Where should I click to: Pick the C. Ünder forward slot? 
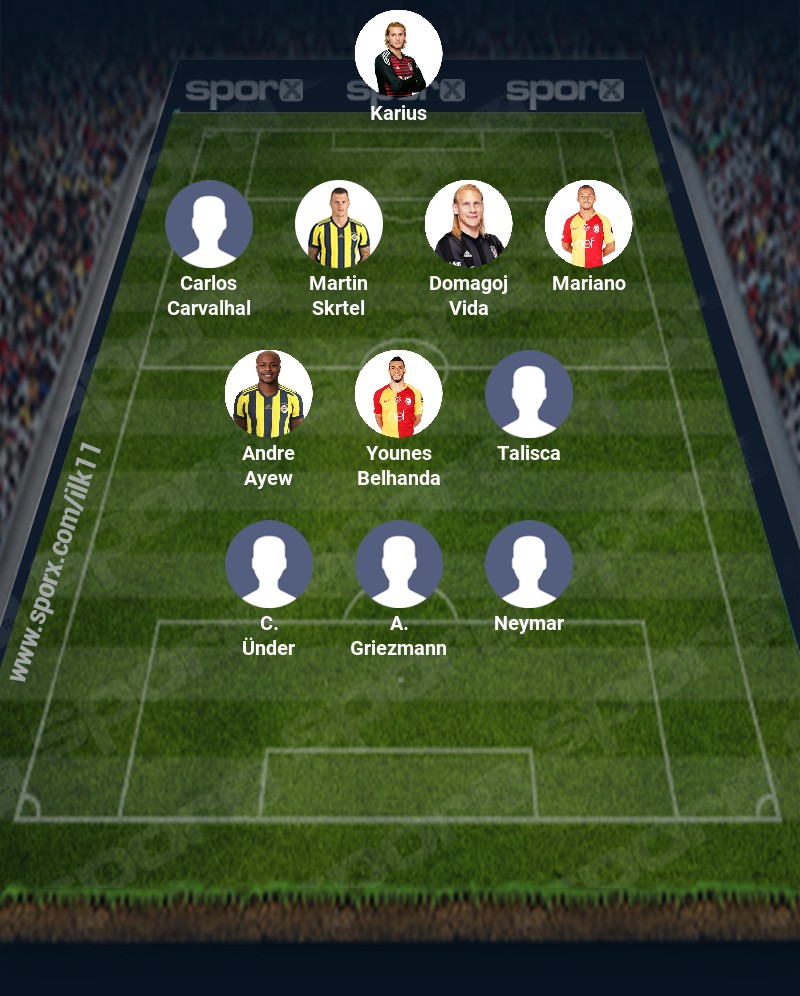click(x=268, y=564)
